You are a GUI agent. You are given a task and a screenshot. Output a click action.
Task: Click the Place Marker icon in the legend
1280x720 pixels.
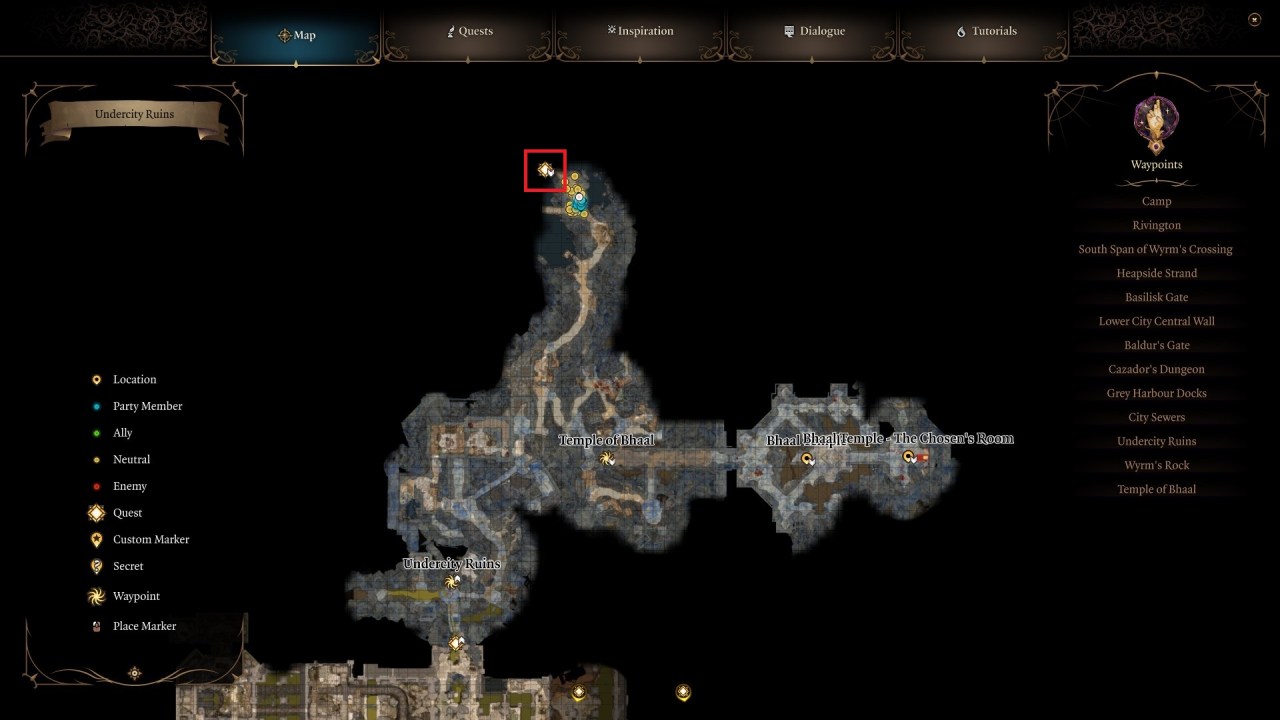pos(96,626)
